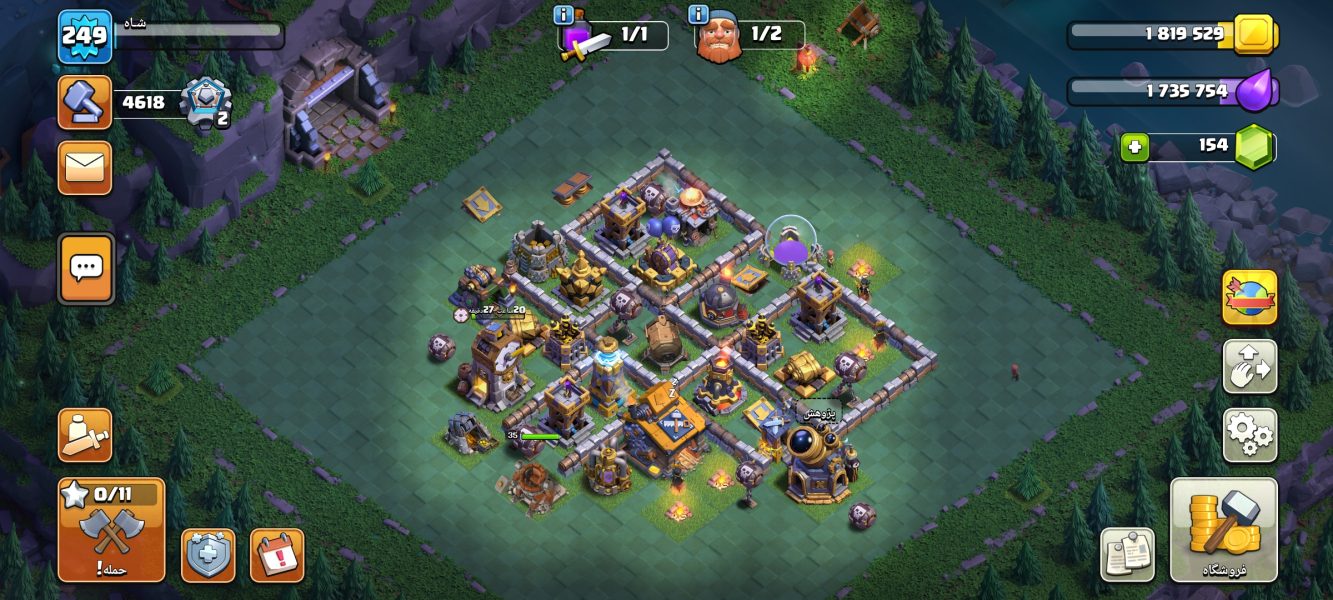Open the calendar events button
Viewport: 1333px width, 600px height.
pos(276,555)
